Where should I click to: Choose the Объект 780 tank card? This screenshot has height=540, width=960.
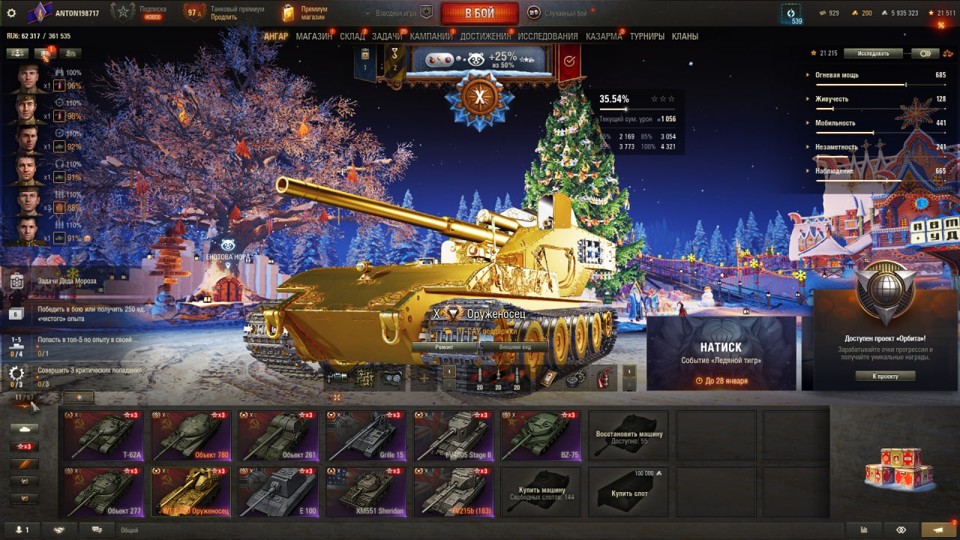pyautogui.click(x=191, y=435)
